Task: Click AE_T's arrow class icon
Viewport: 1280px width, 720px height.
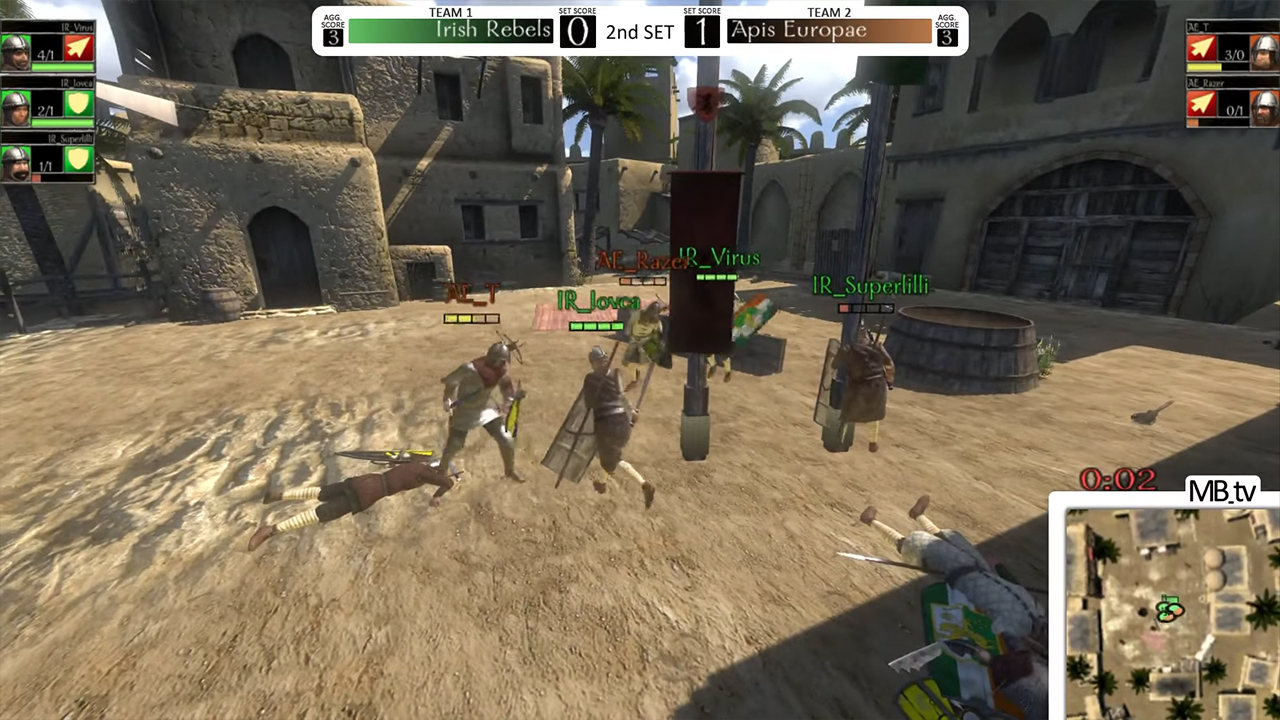Action: (x=1202, y=49)
